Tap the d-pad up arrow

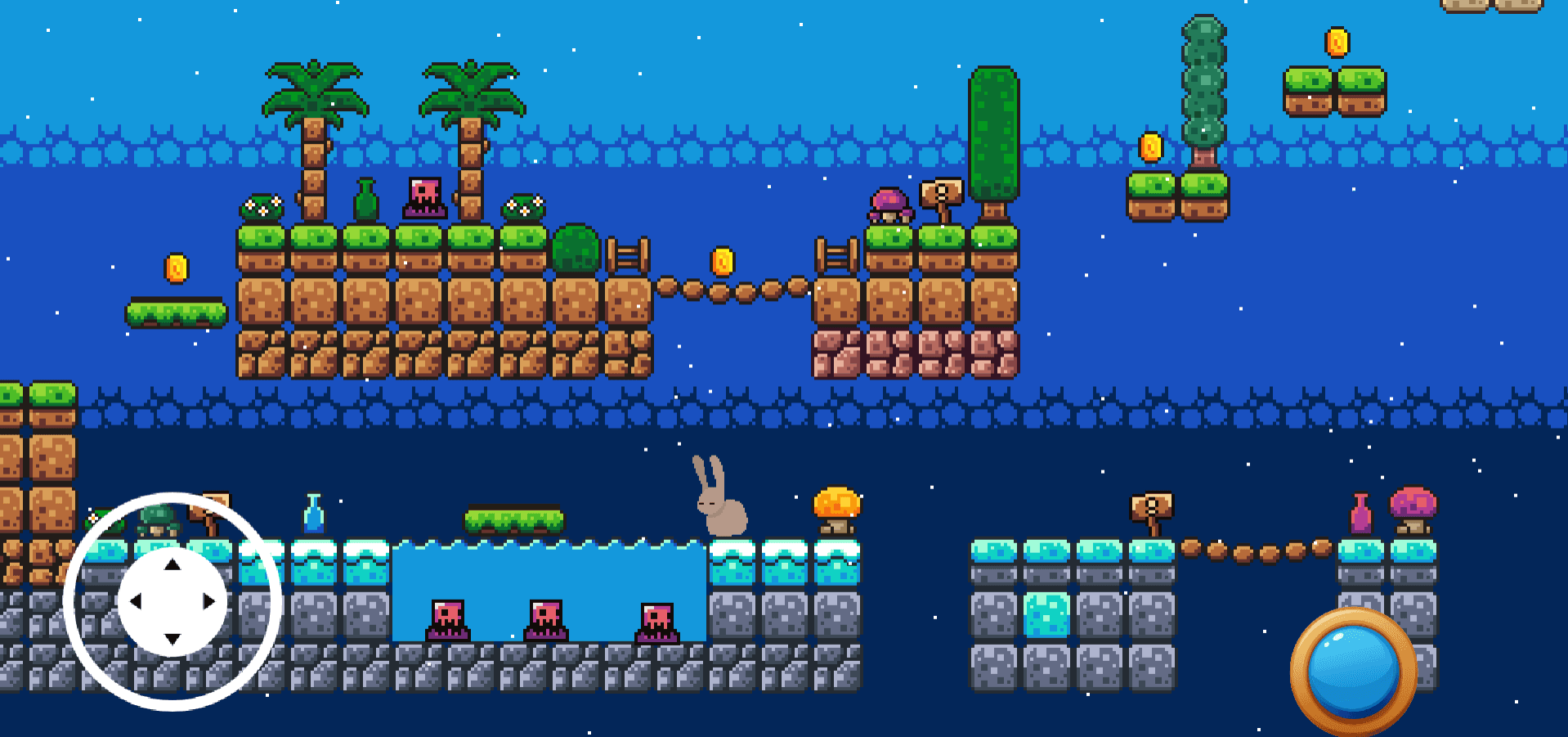pyautogui.click(x=172, y=564)
